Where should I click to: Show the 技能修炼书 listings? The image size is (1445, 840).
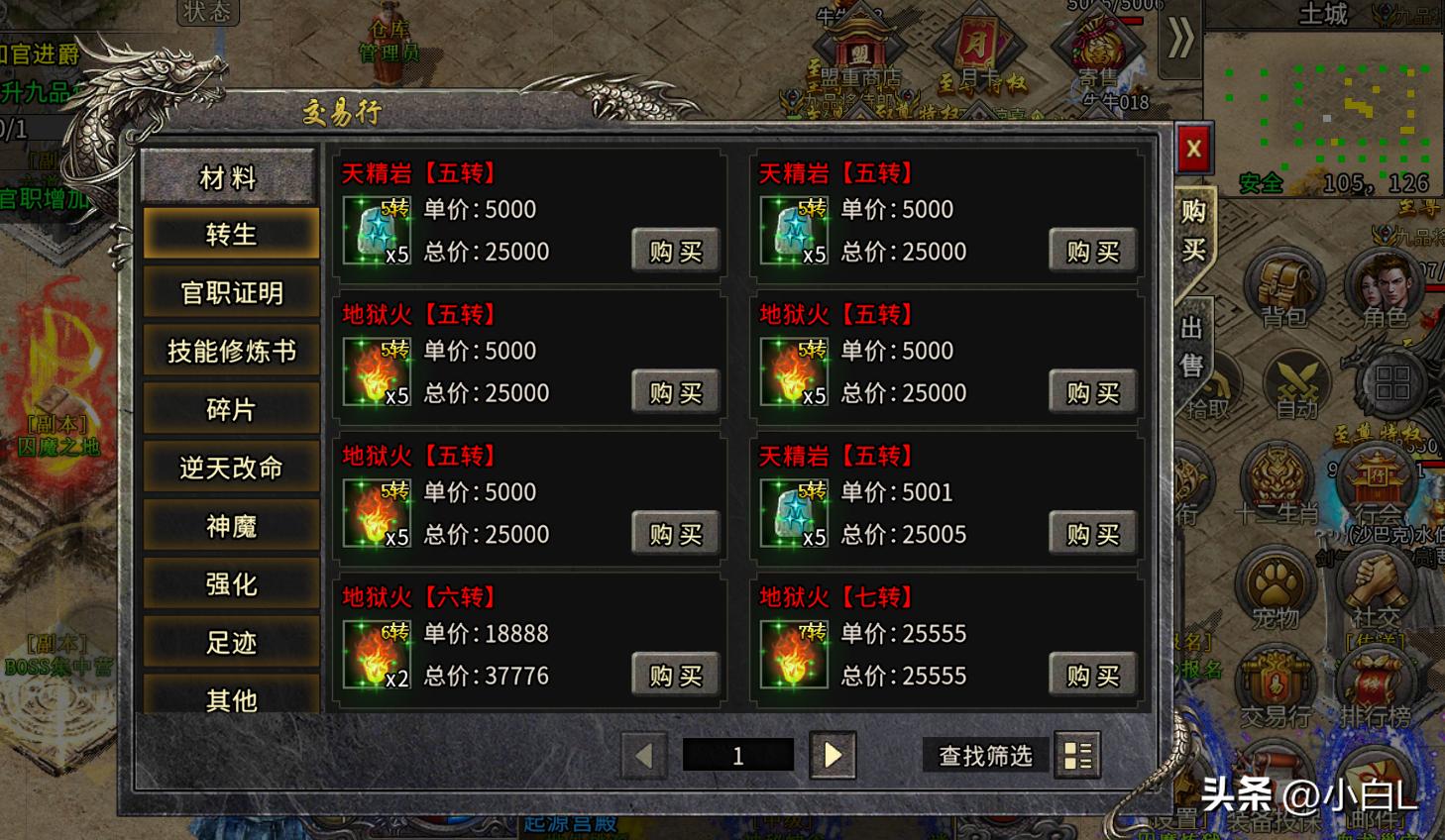(231, 352)
